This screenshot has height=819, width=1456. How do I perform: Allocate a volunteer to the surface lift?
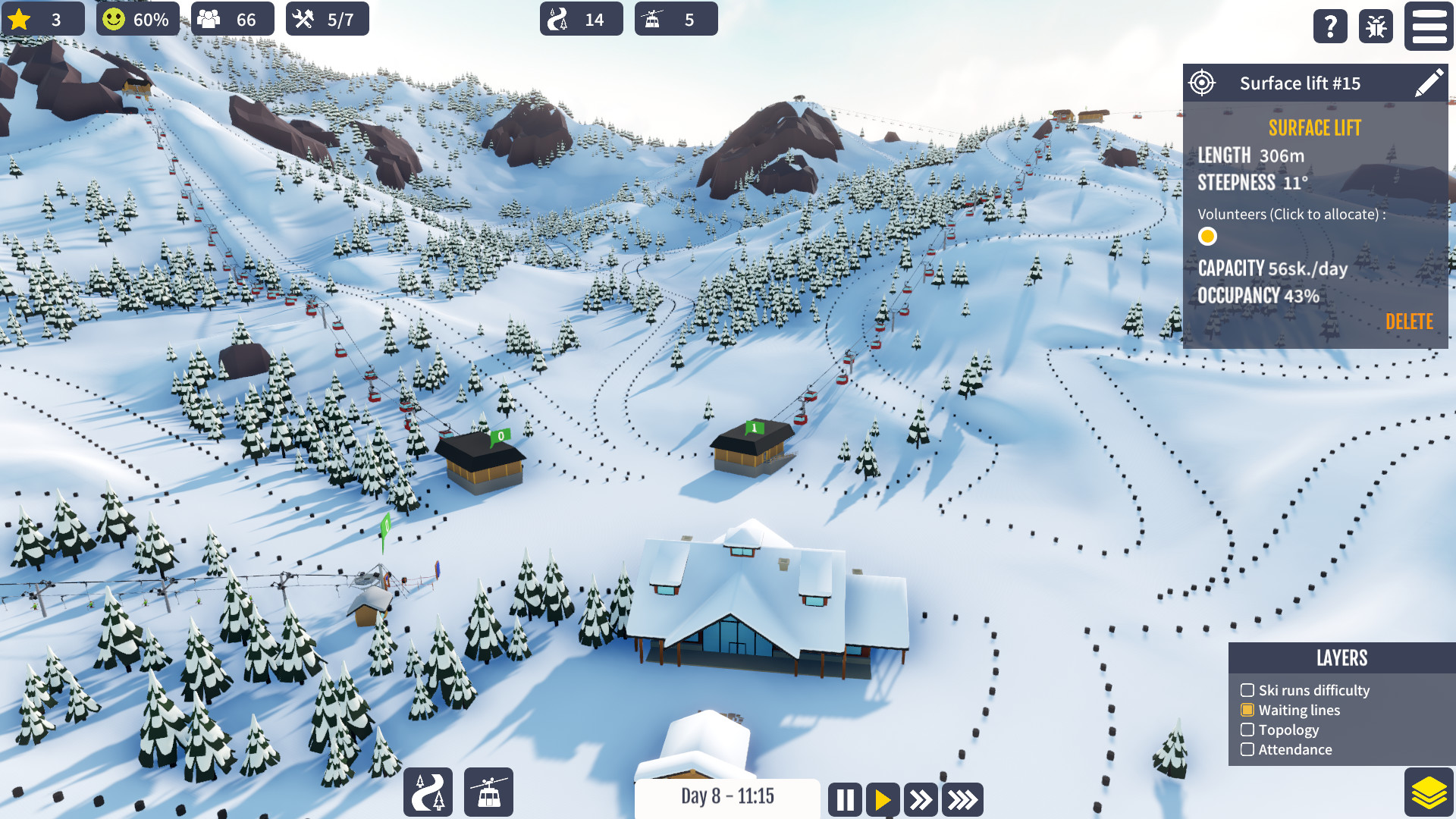pos(1207,237)
